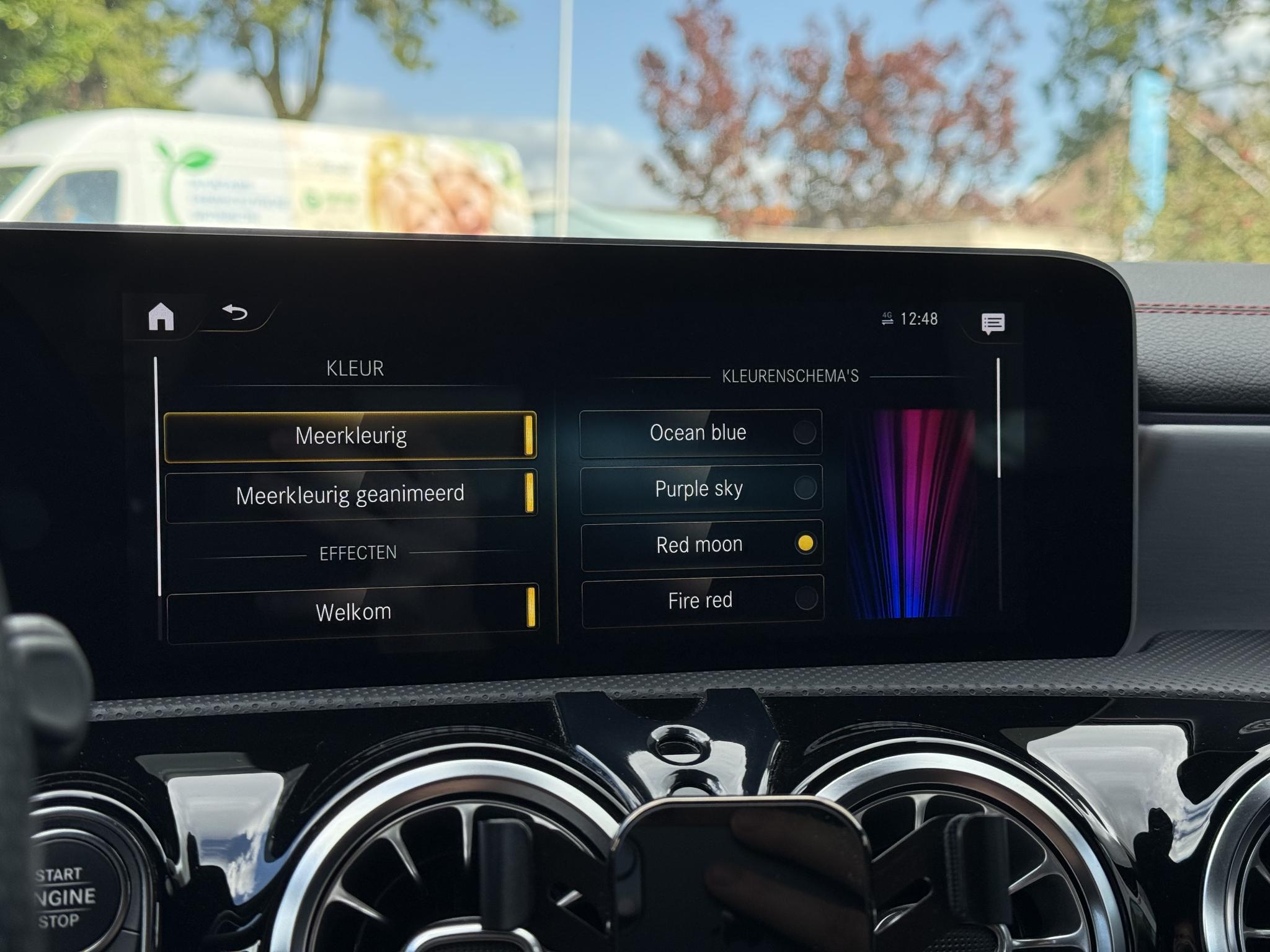Viewport: 1270px width, 952px height.
Task: Toggle the Welkom effect
Action: [x=352, y=612]
